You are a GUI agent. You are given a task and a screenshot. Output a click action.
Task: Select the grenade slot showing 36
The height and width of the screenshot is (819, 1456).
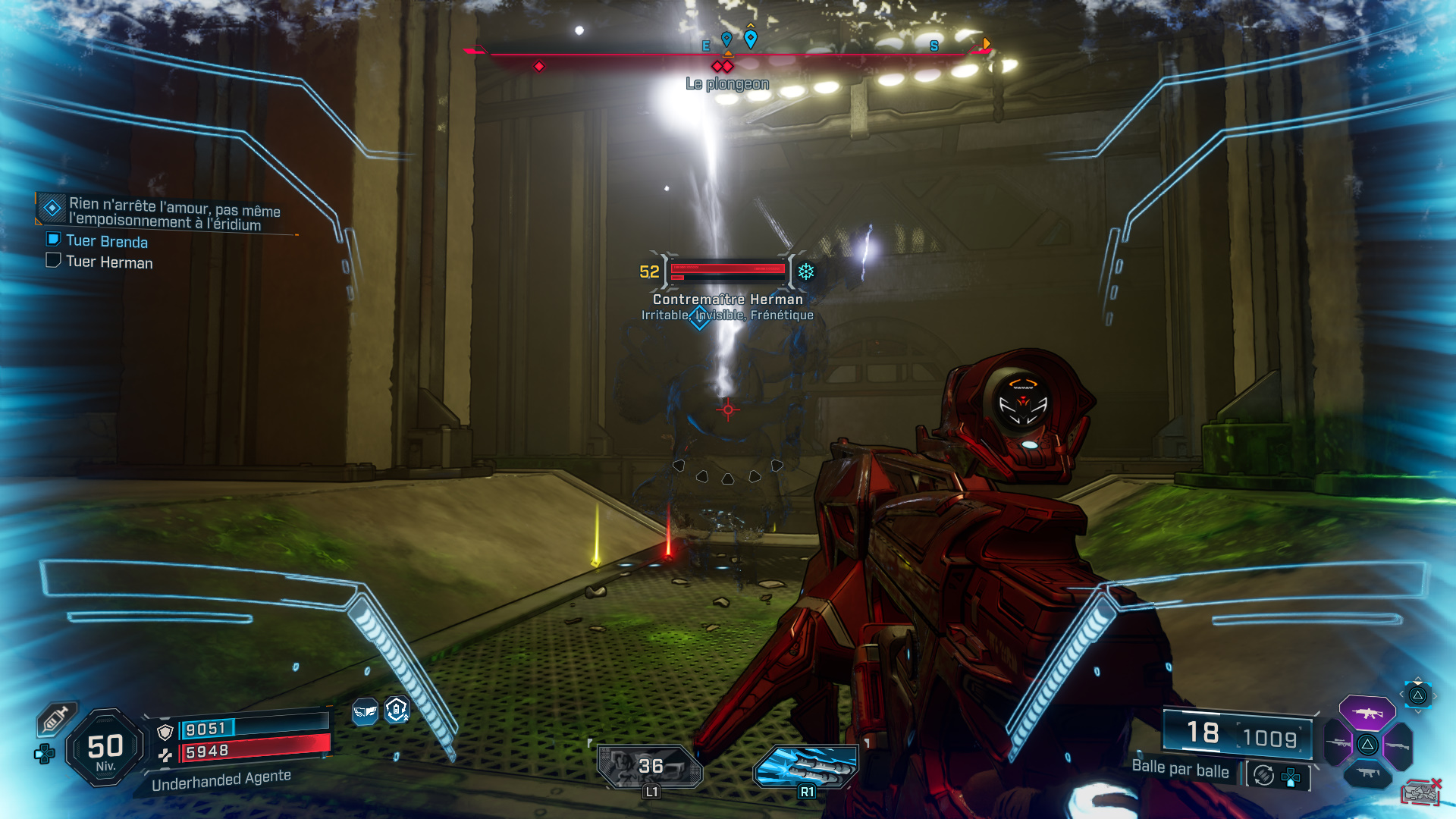click(x=650, y=766)
